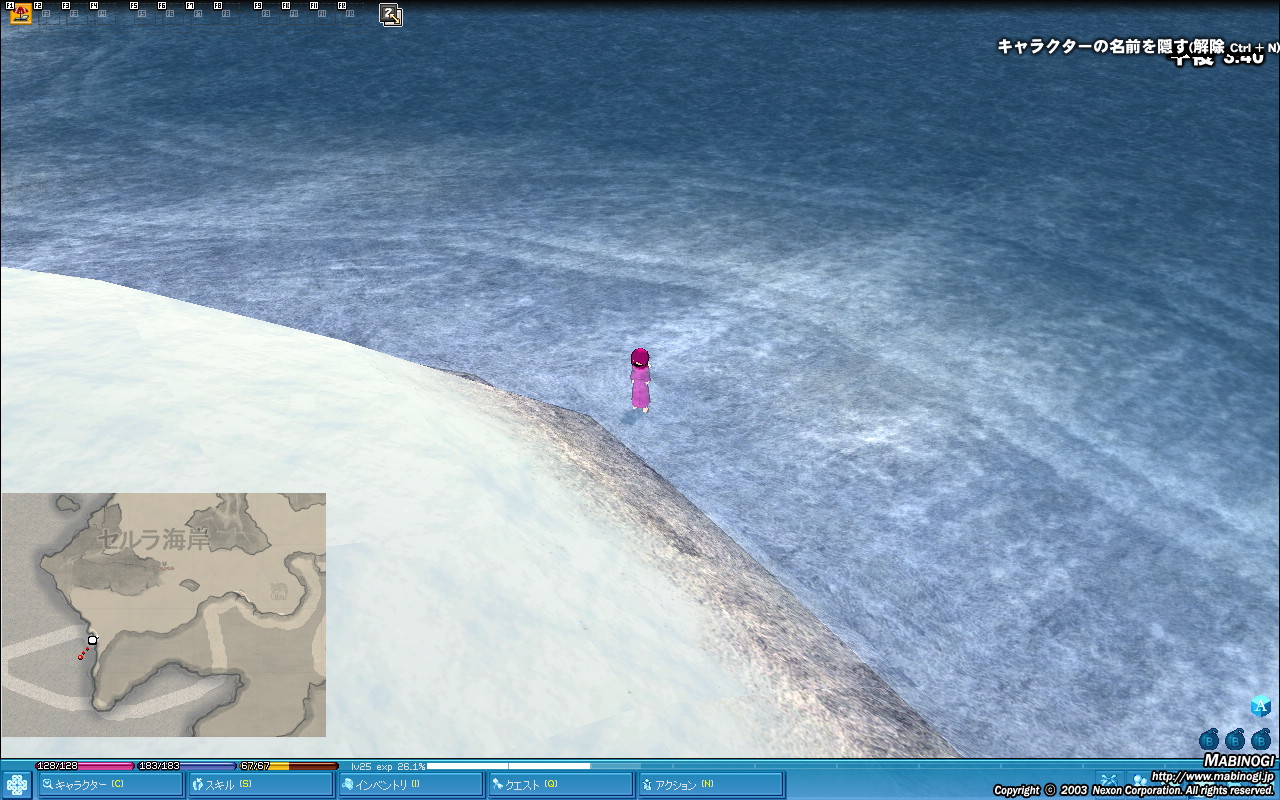The width and height of the screenshot is (1280, 800).
Task: Open the people icon in bottom bar
Action: point(1138,780)
